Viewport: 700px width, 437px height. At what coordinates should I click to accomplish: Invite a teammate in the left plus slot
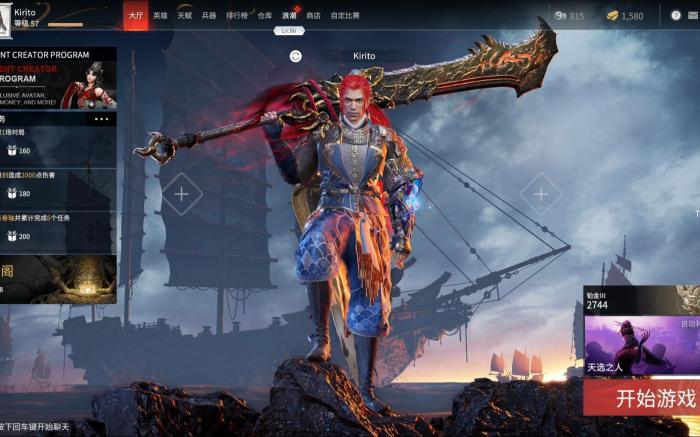pos(181,194)
